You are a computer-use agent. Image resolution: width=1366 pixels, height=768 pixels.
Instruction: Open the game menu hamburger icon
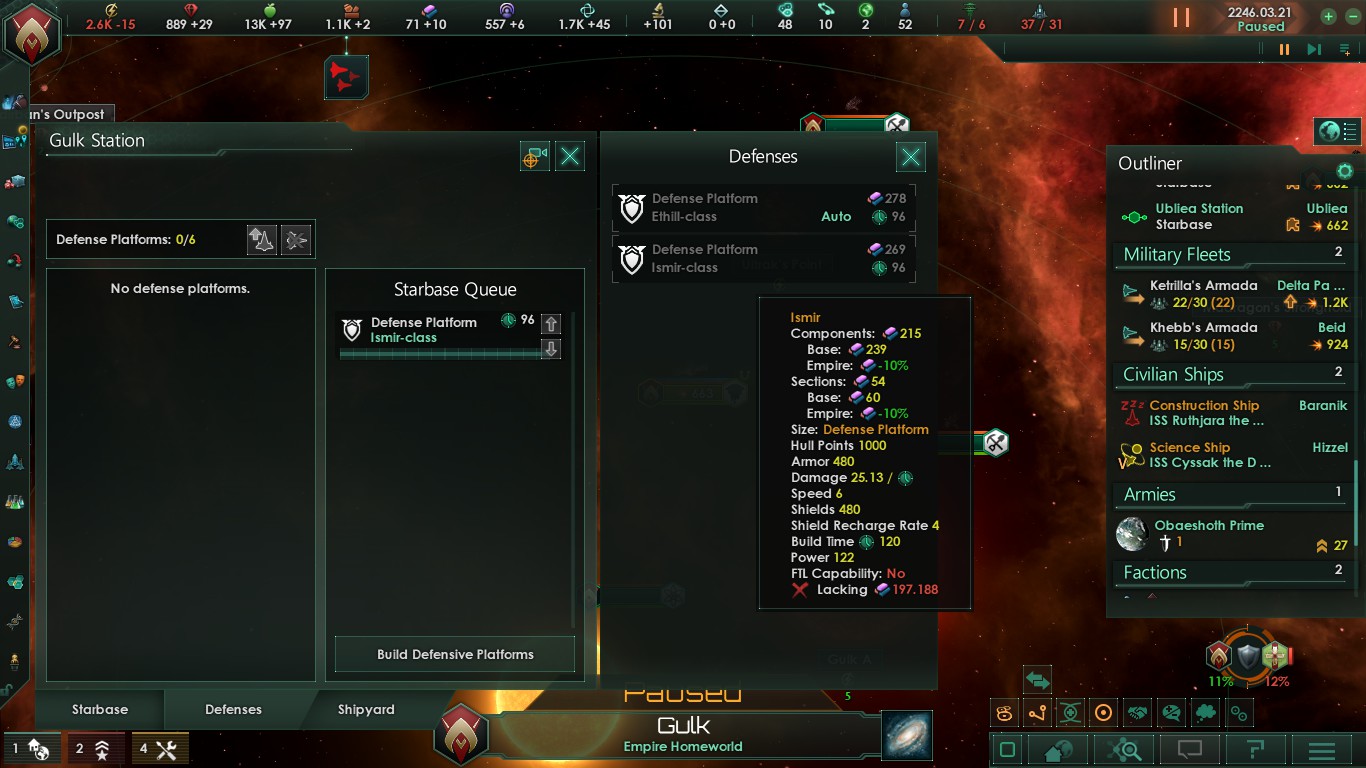pos(1320,748)
